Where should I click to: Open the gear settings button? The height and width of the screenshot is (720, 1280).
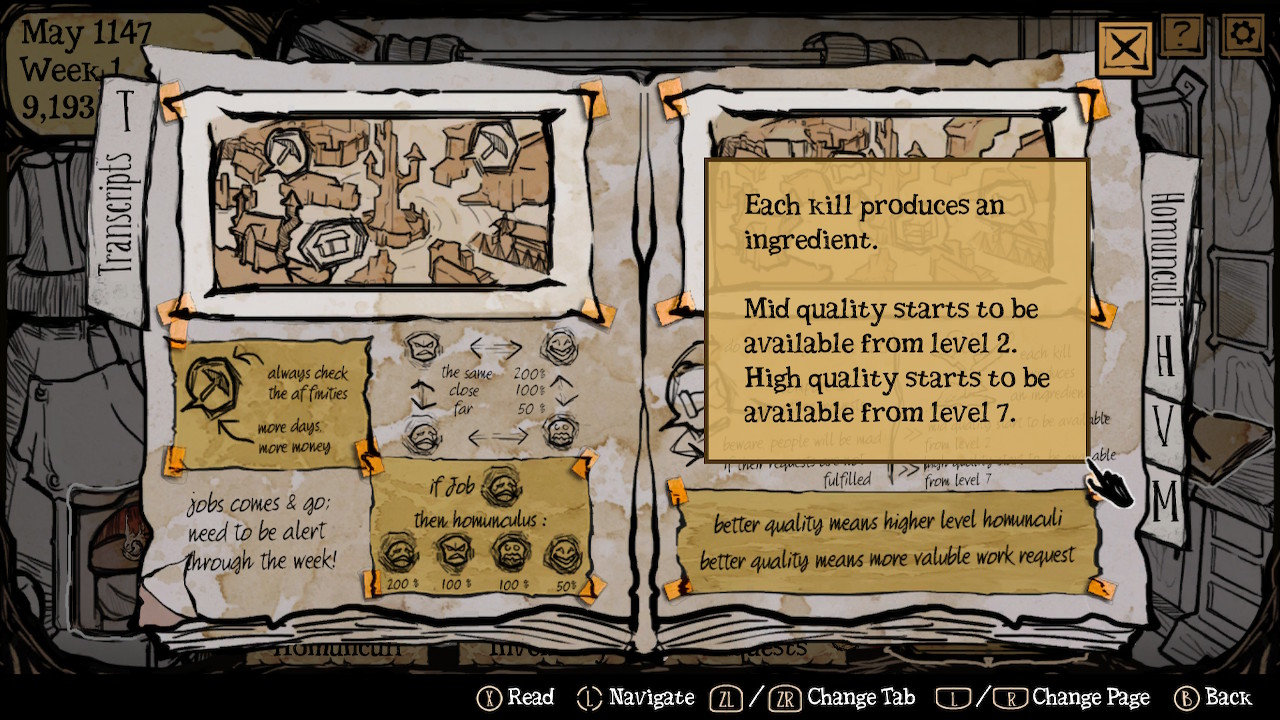tap(1242, 35)
